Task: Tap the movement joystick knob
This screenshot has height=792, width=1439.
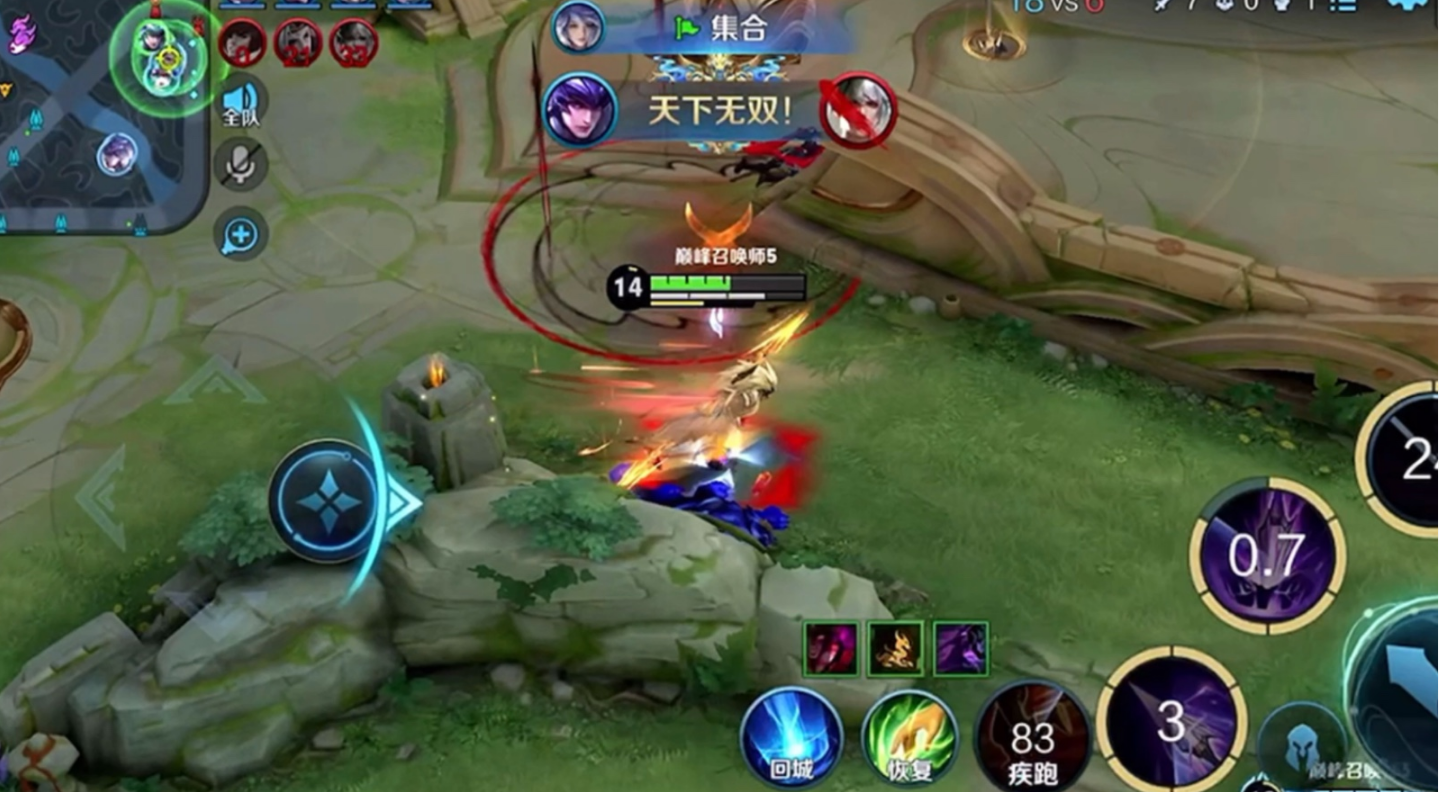Action: (323, 501)
